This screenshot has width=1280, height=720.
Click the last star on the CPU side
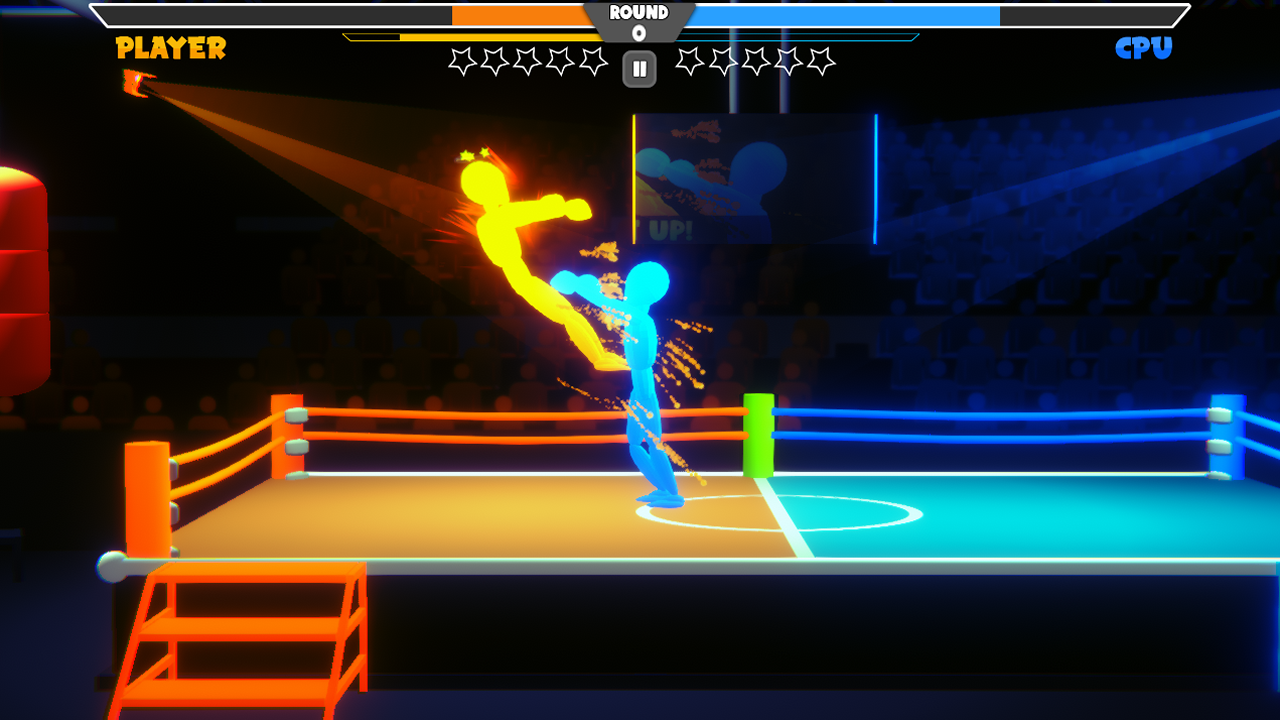coord(824,62)
